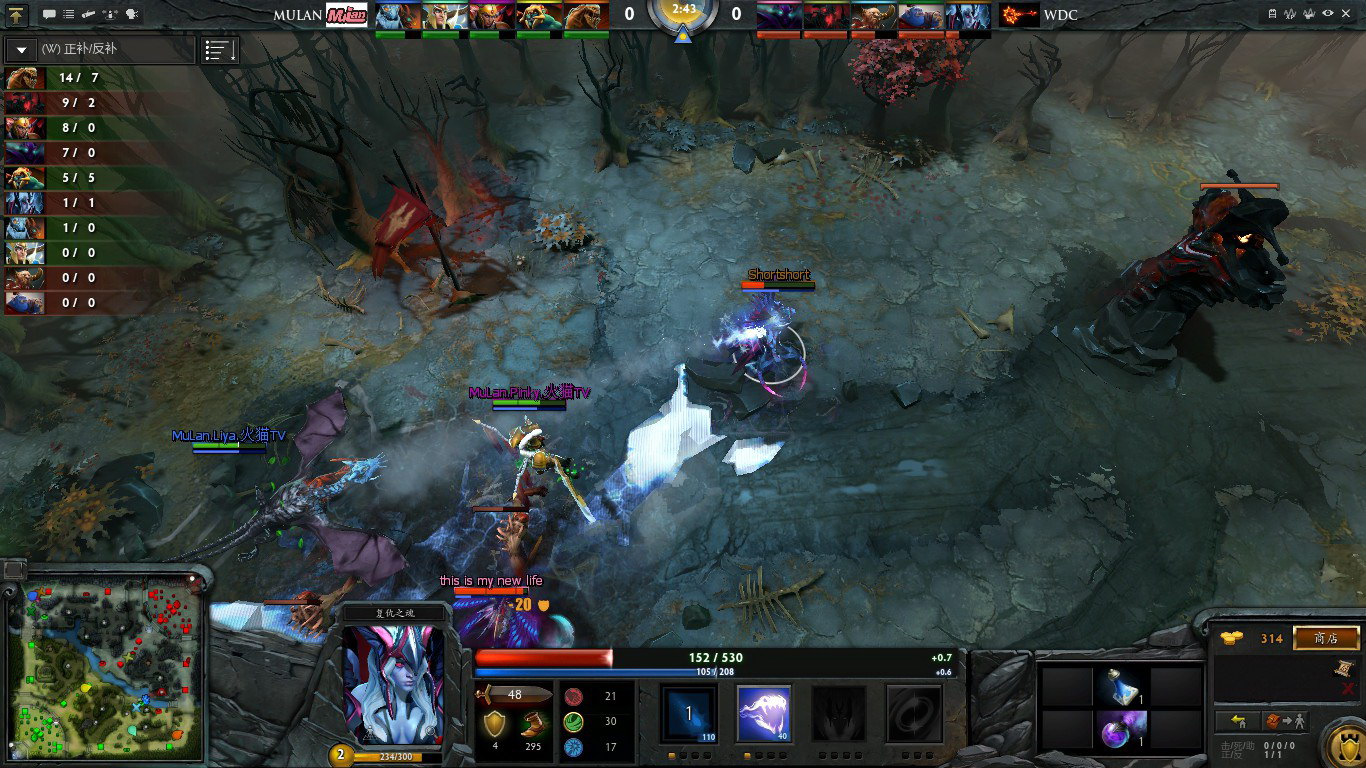
Task: Activate Vengeful Spirit's Wave of Terror ability
Action: [x=764, y=713]
